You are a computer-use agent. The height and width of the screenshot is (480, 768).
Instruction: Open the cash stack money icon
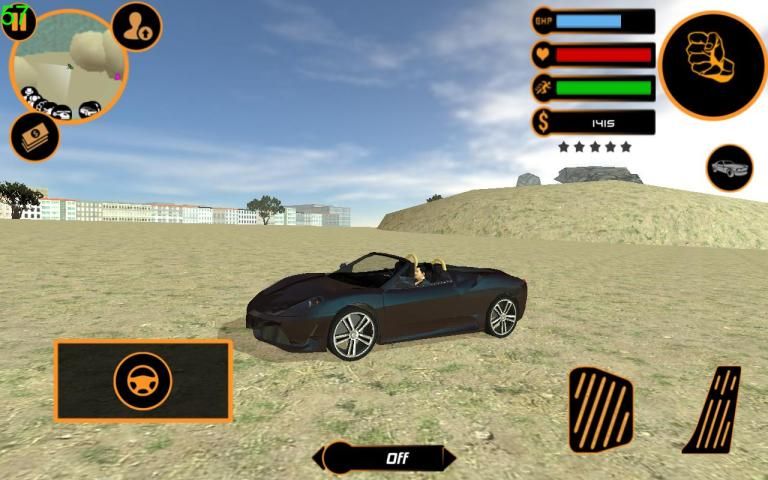click(35, 137)
